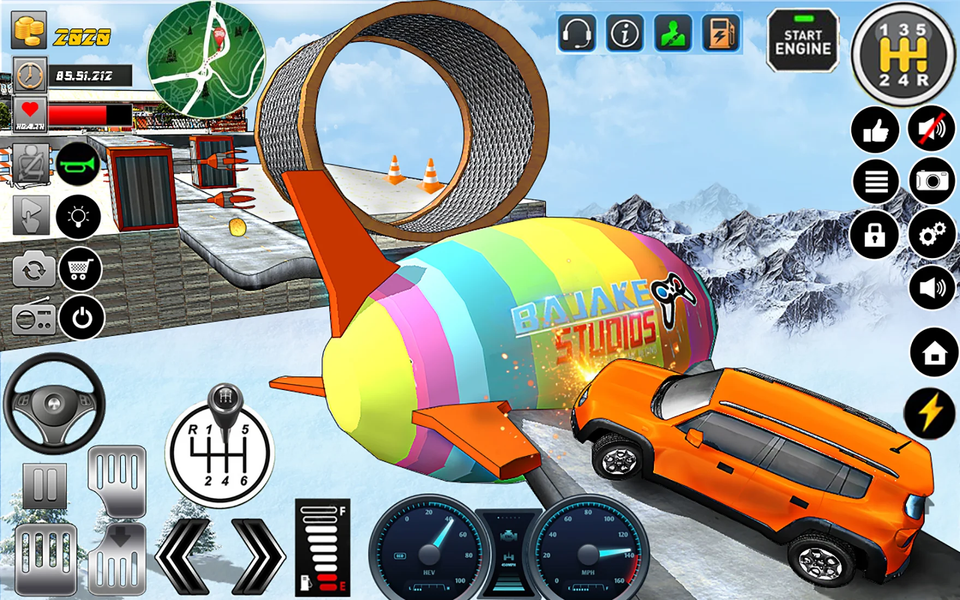The image size is (960, 600).
Task: Click the padlock lock button
Action: point(874,235)
